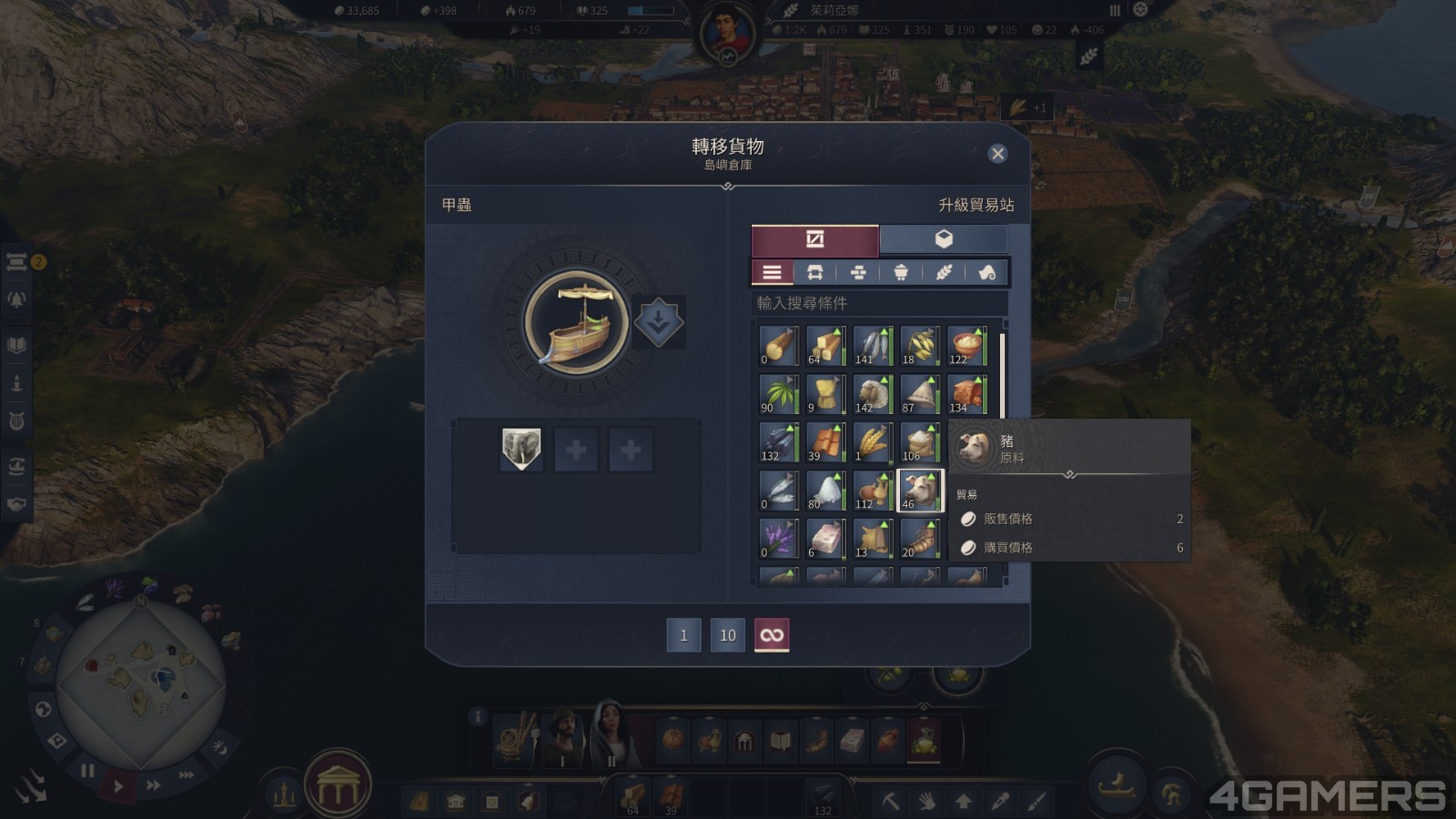The height and width of the screenshot is (819, 1456).
Task: Set transfer amount to 10
Action: pyautogui.click(x=727, y=635)
